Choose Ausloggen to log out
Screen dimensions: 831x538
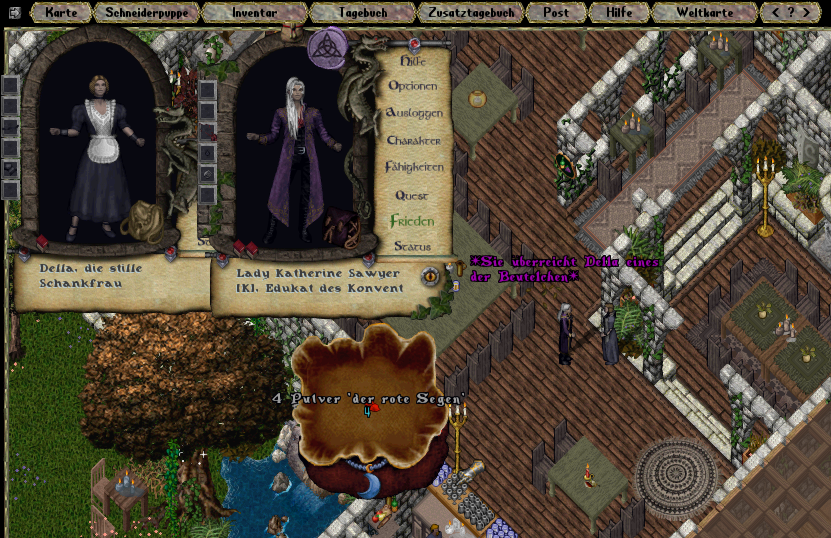(x=413, y=113)
